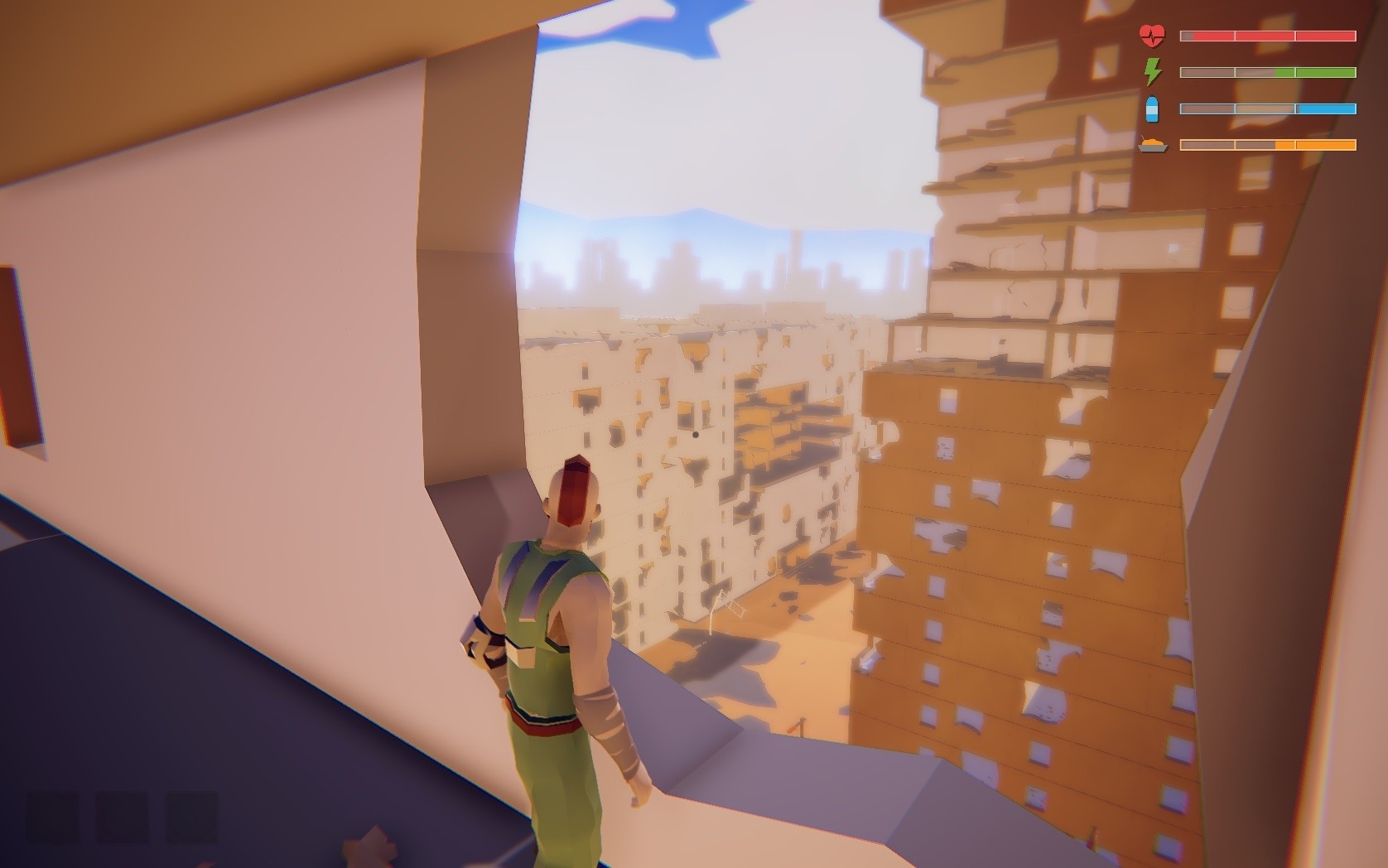The height and width of the screenshot is (868, 1388).
Task: Click the food bowl hunger icon
Action: (1154, 144)
